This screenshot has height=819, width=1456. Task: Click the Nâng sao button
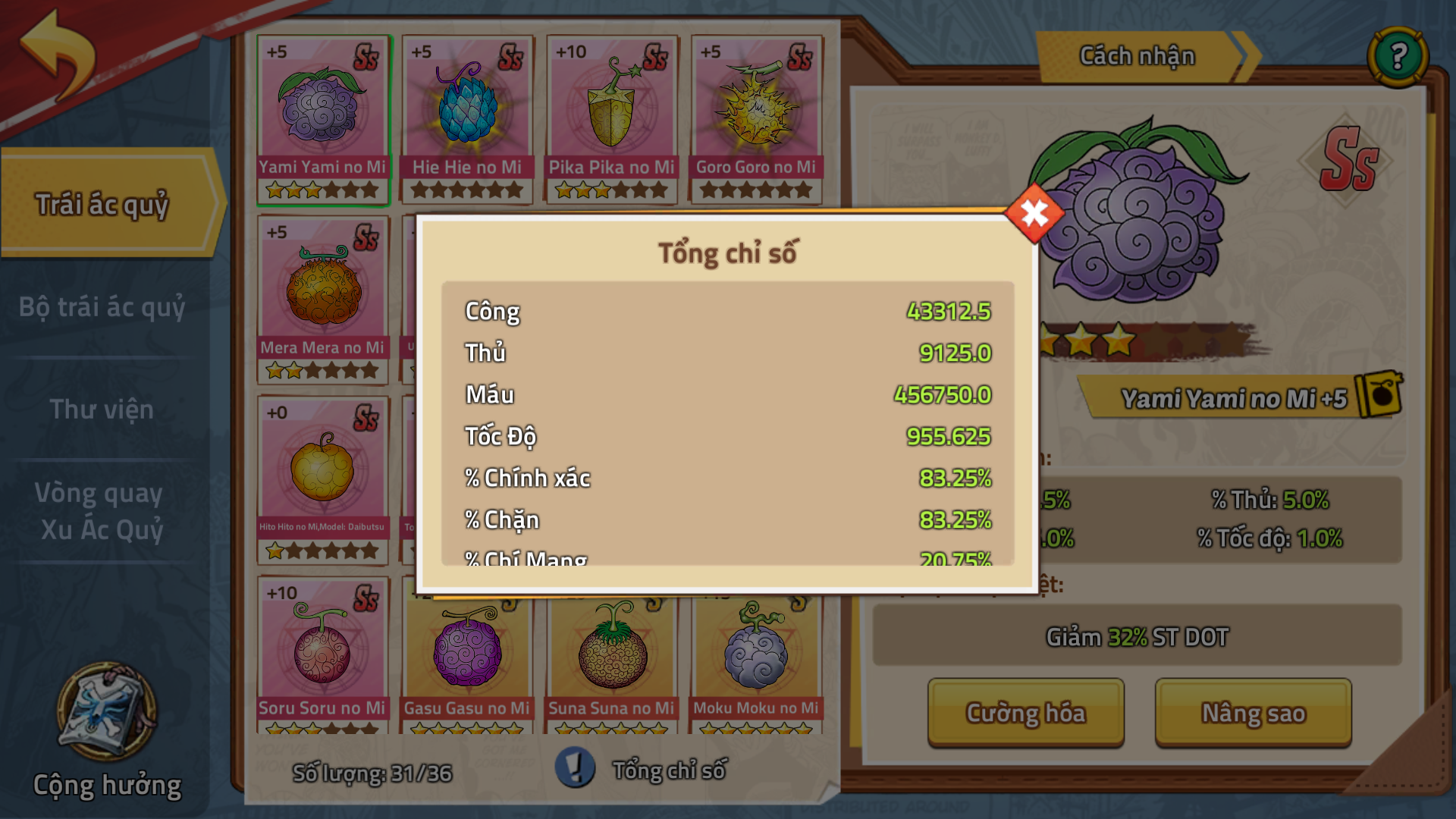1253,713
